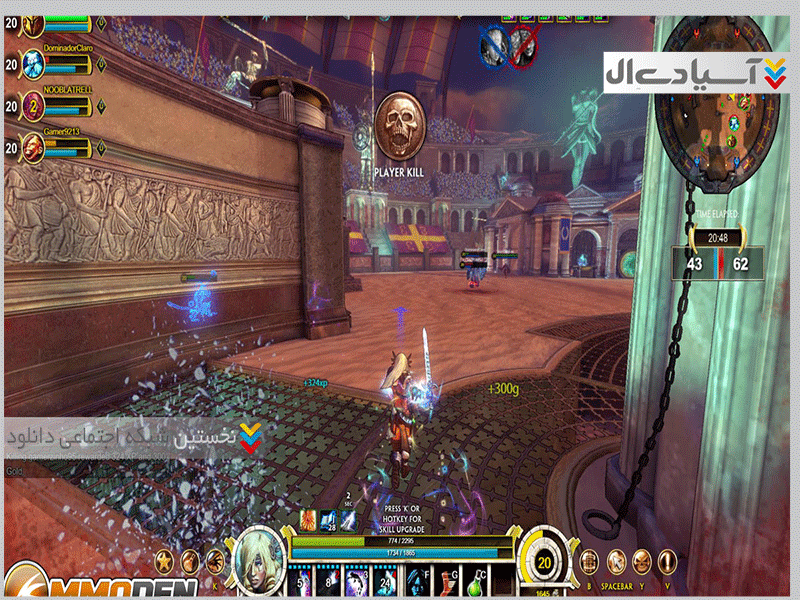Activate the third ability showing cooldown 3
Viewport: 800px width, 600px height.
[x=357, y=580]
